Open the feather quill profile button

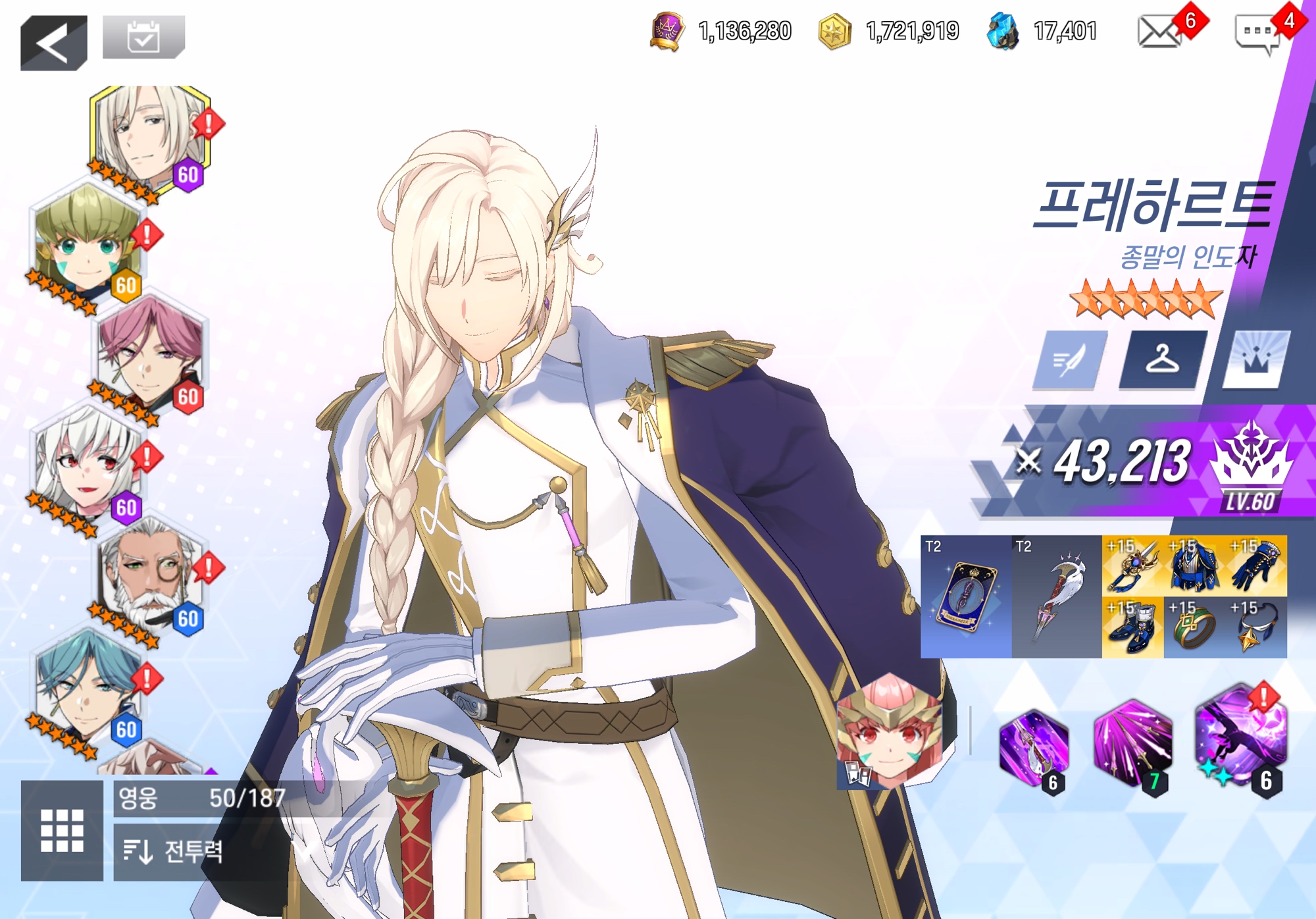1070,360
